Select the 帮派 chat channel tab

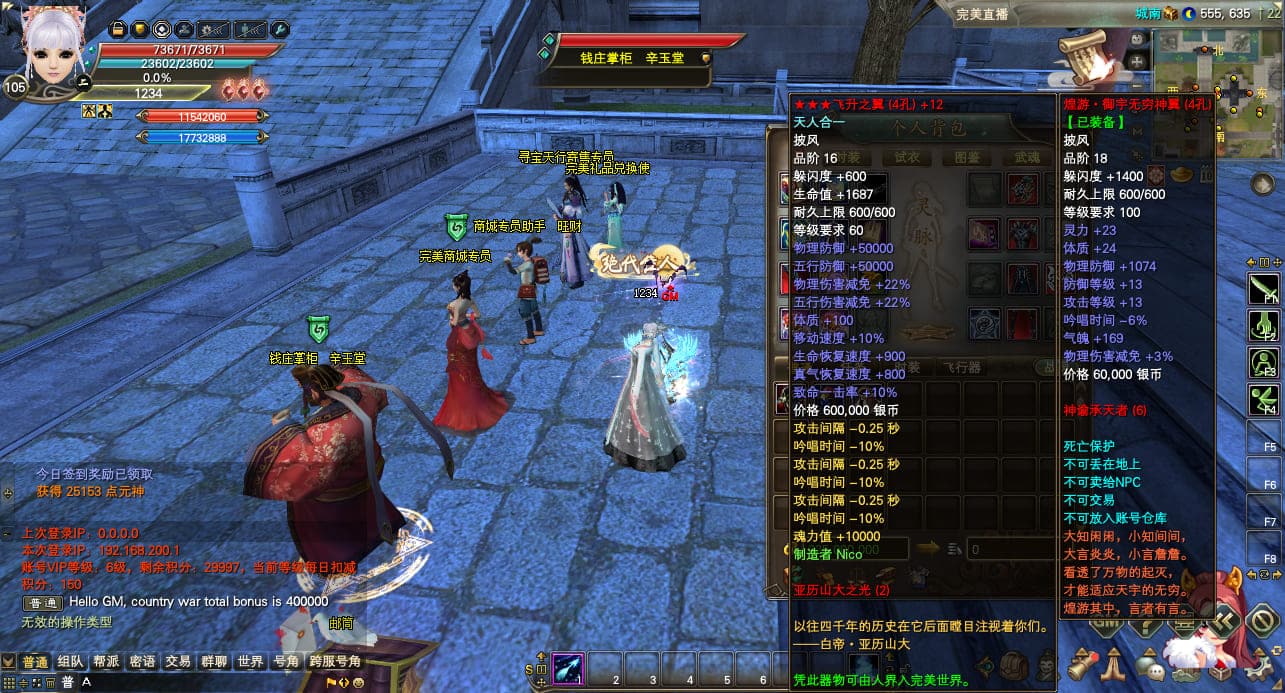pyautogui.click(x=106, y=662)
